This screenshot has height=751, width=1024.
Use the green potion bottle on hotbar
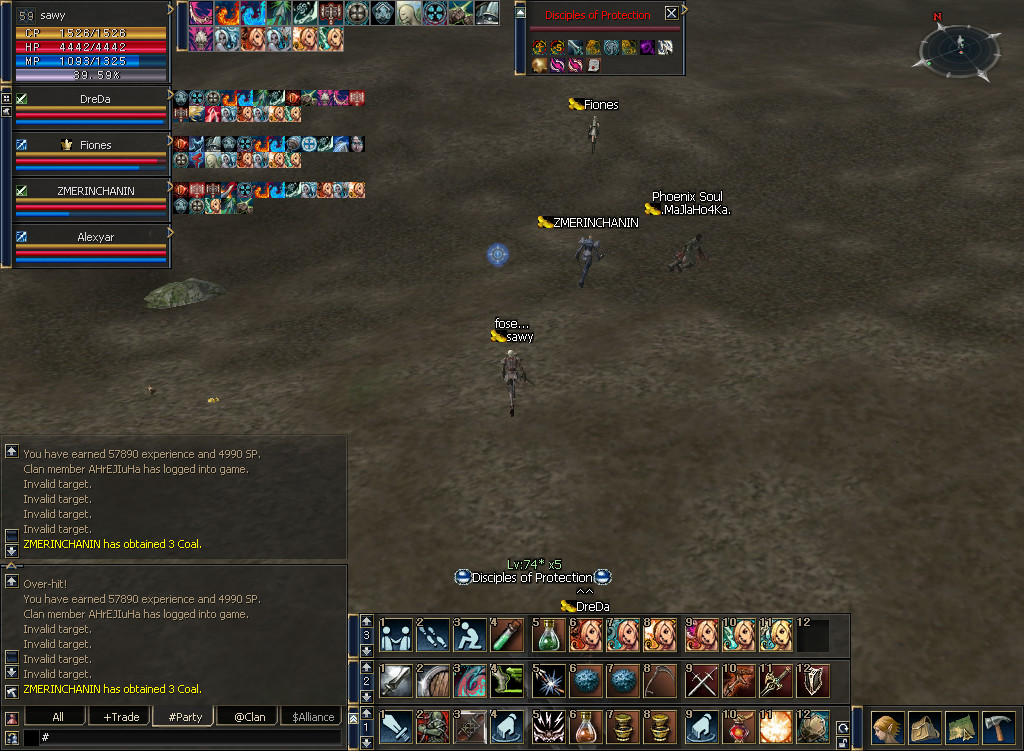548,635
